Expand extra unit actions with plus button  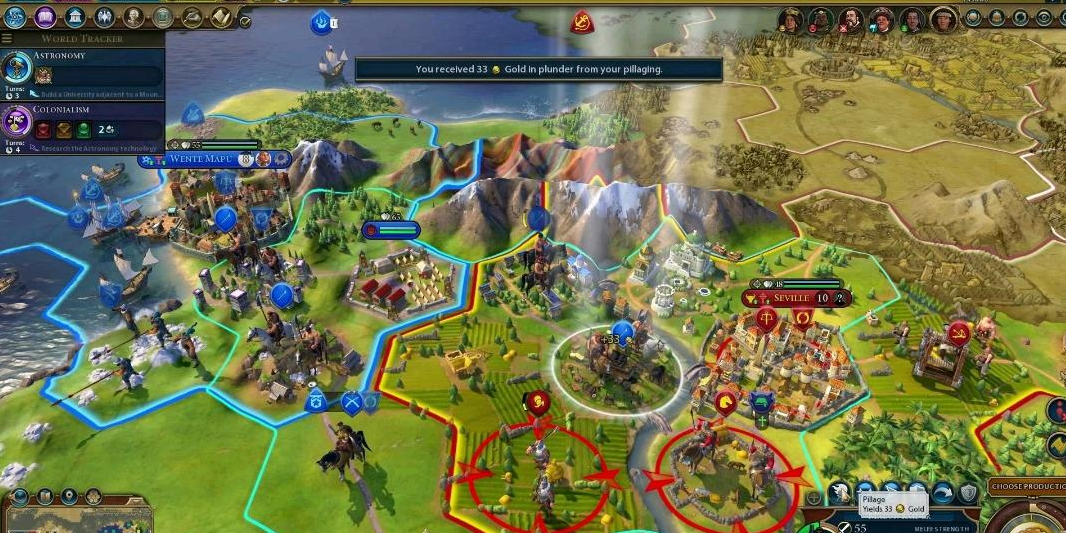(814, 497)
